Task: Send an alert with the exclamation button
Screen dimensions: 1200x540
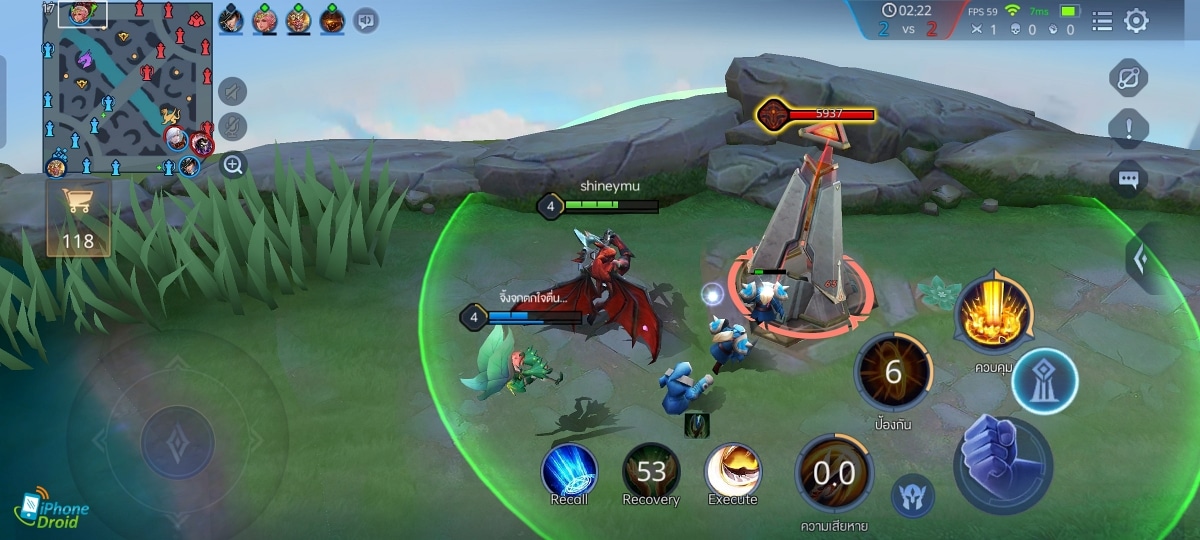Action: coord(1129,128)
